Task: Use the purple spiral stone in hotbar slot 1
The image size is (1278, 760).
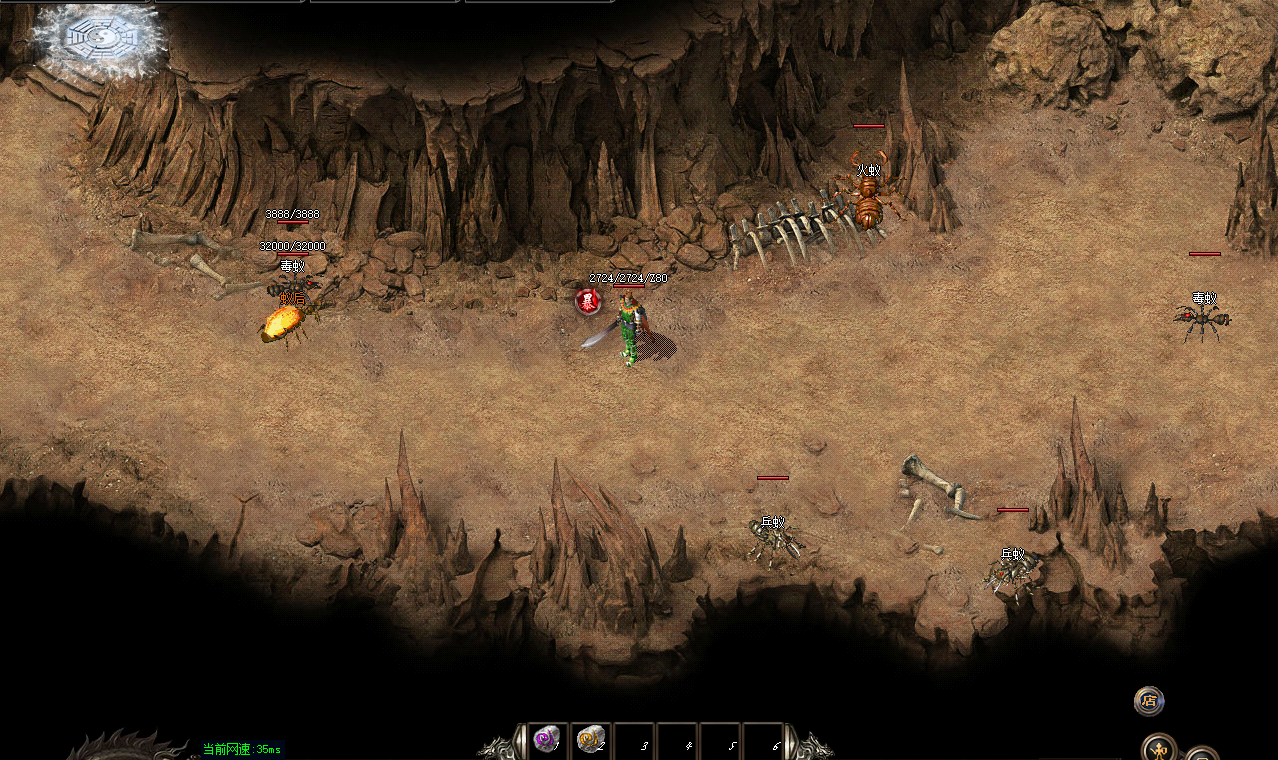Action: tap(546, 739)
